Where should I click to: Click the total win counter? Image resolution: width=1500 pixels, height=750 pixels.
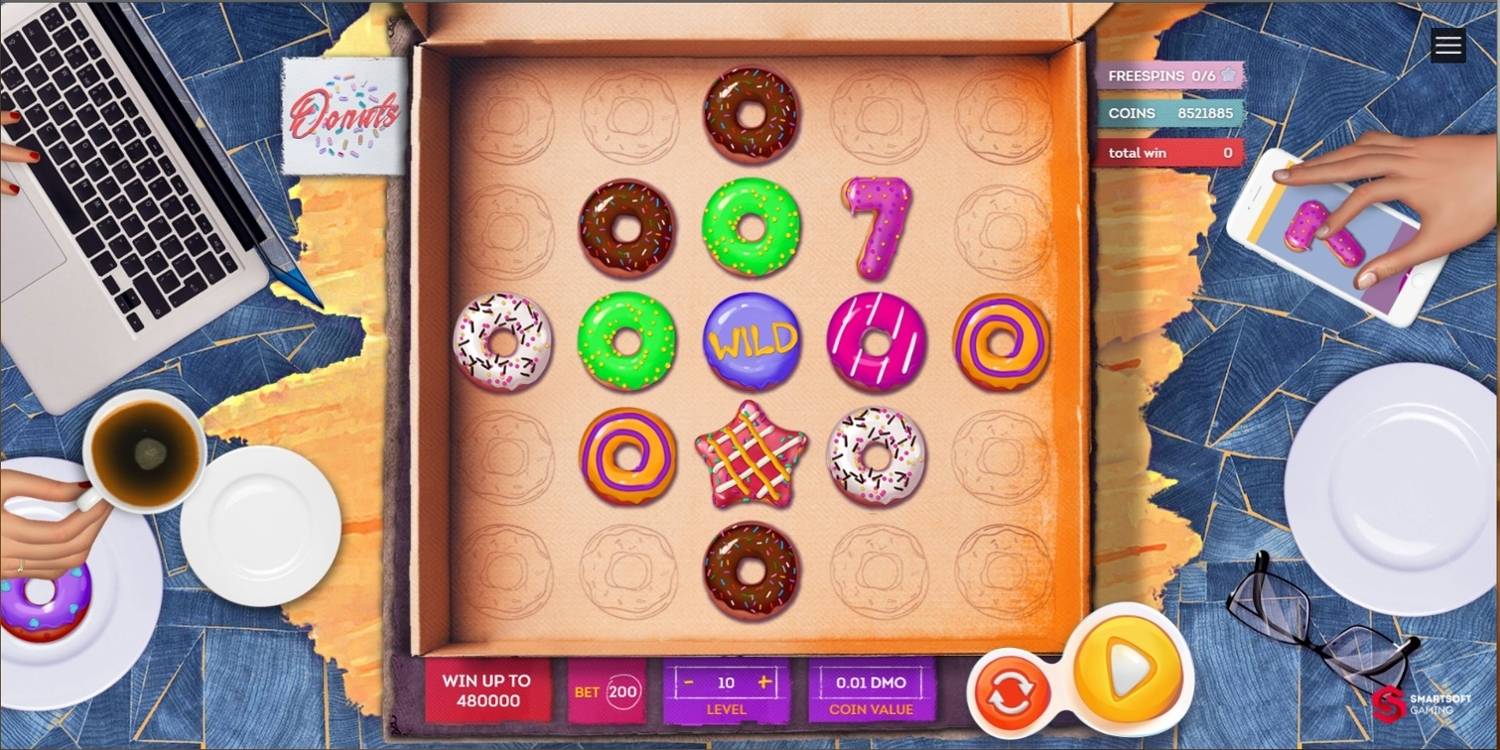pos(1171,152)
